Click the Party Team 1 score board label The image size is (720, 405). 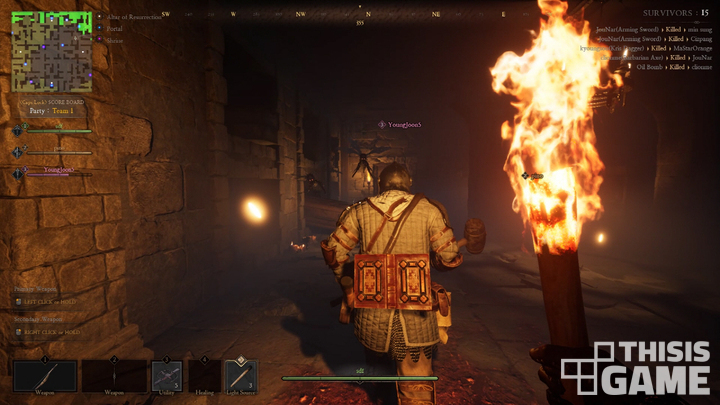click(52, 111)
